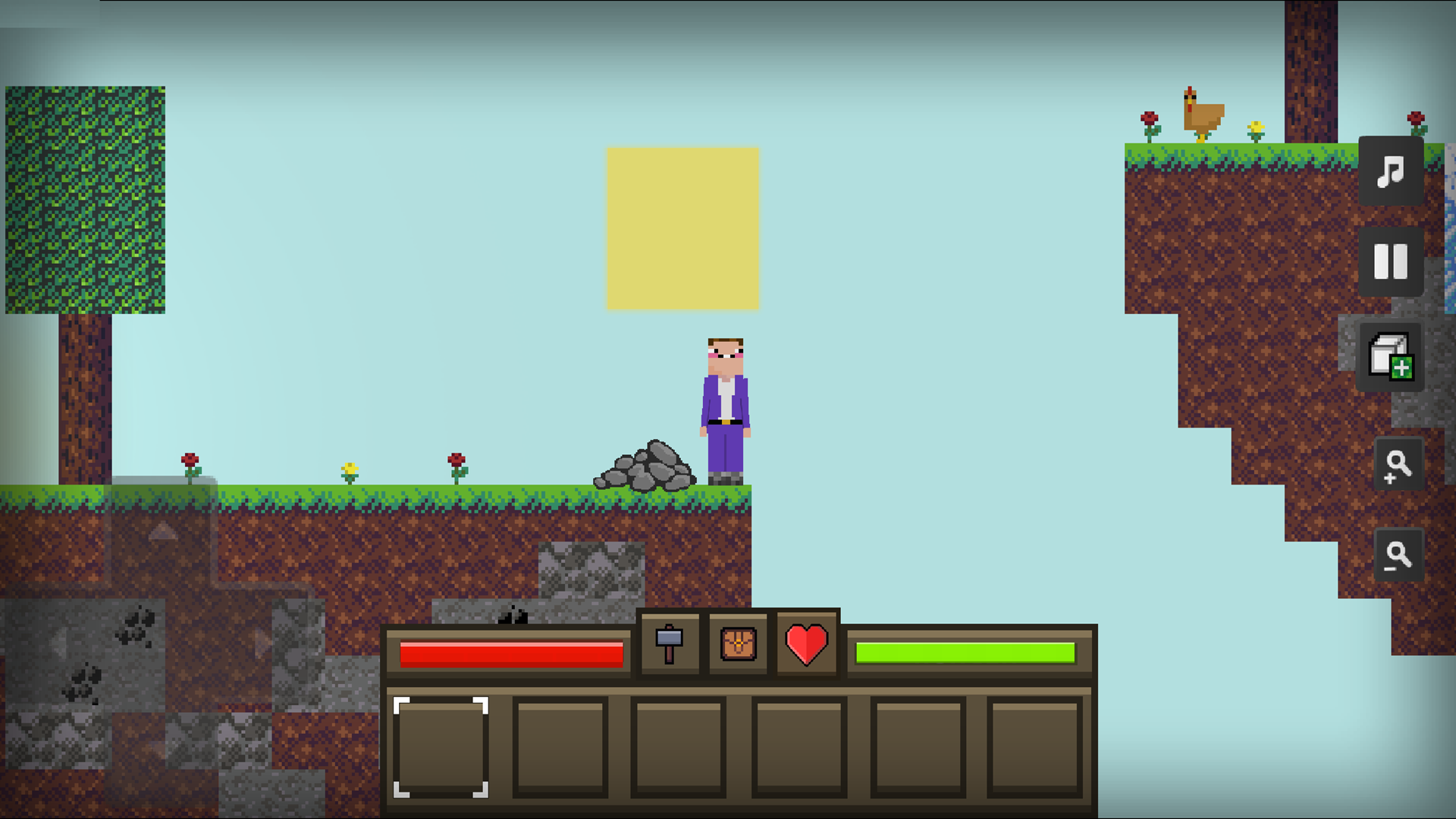Viewport: 1456px width, 819px height.
Task: Click the heart health icon
Action: (805, 645)
